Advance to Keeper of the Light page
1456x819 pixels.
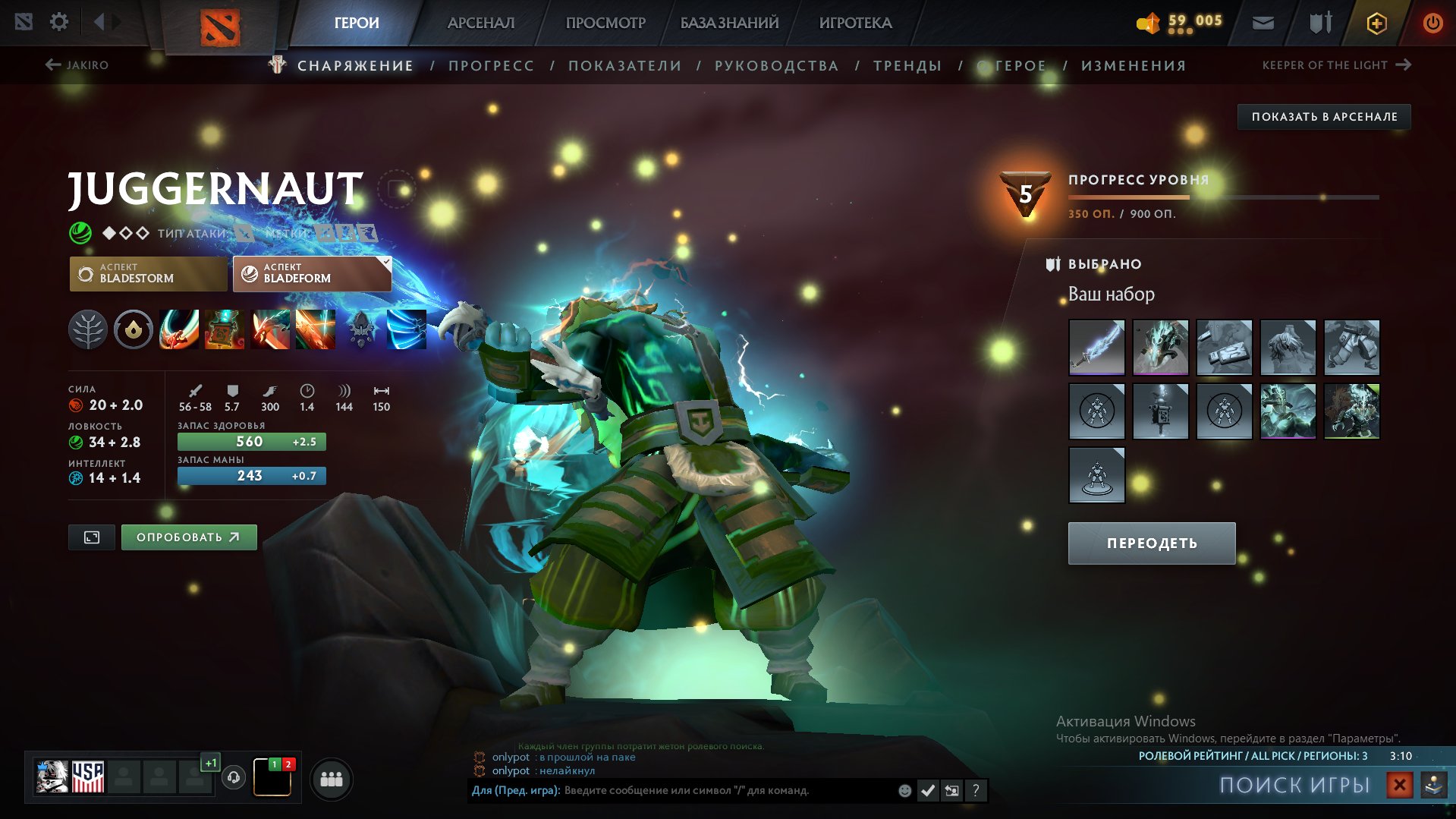tap(1332, 65)
